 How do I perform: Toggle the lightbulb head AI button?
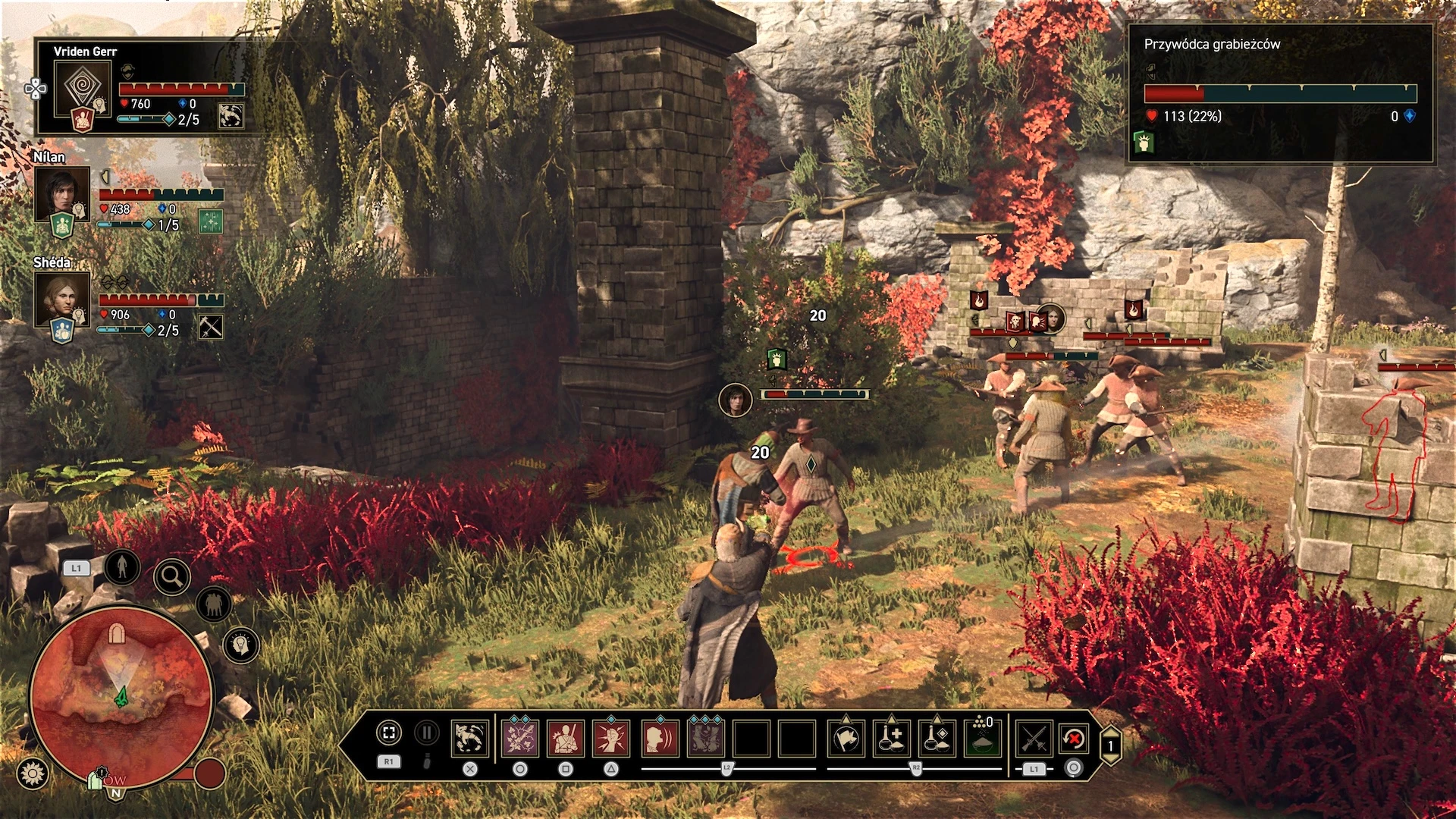tap(241, 645)
